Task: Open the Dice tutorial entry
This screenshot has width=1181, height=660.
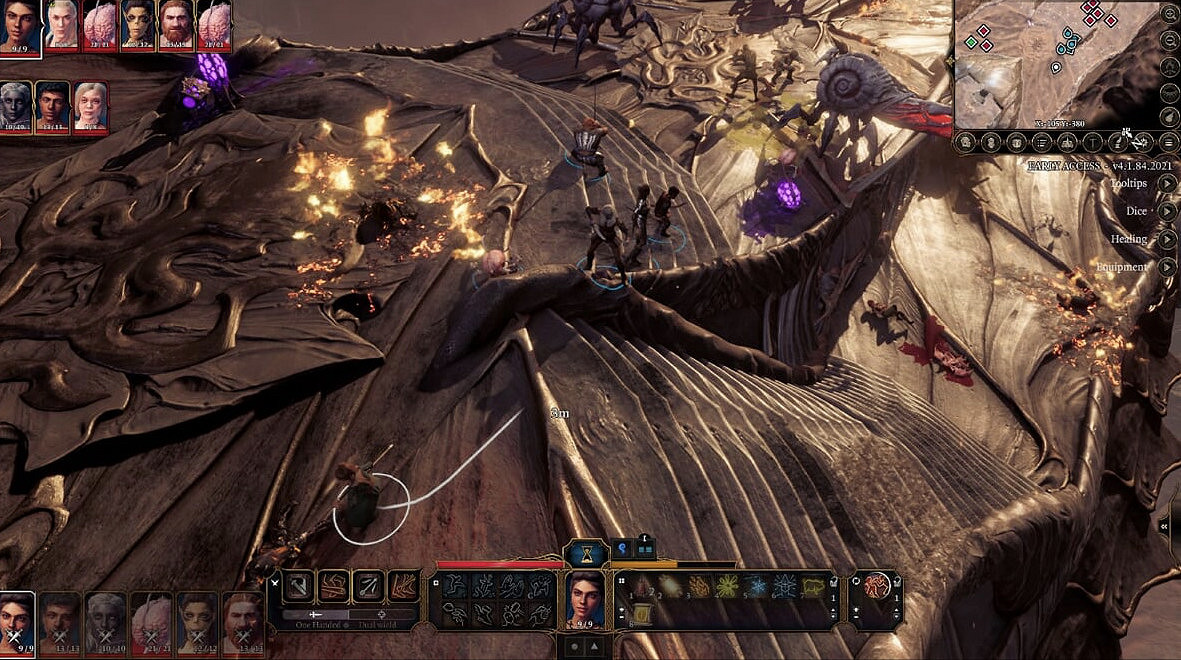Action: [x=1166, y=211]
